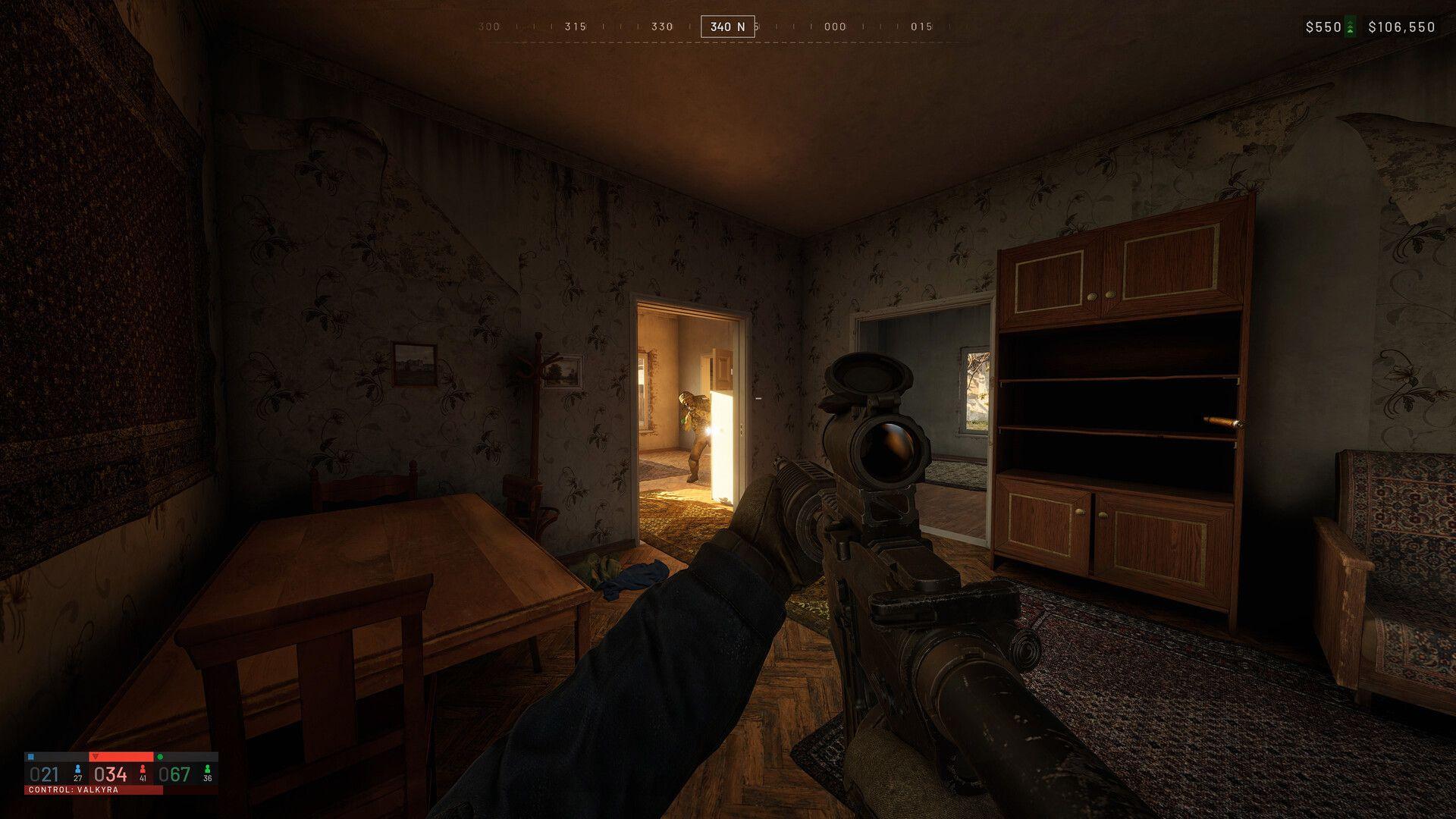Click the 021 team score number

coord(45,772)
